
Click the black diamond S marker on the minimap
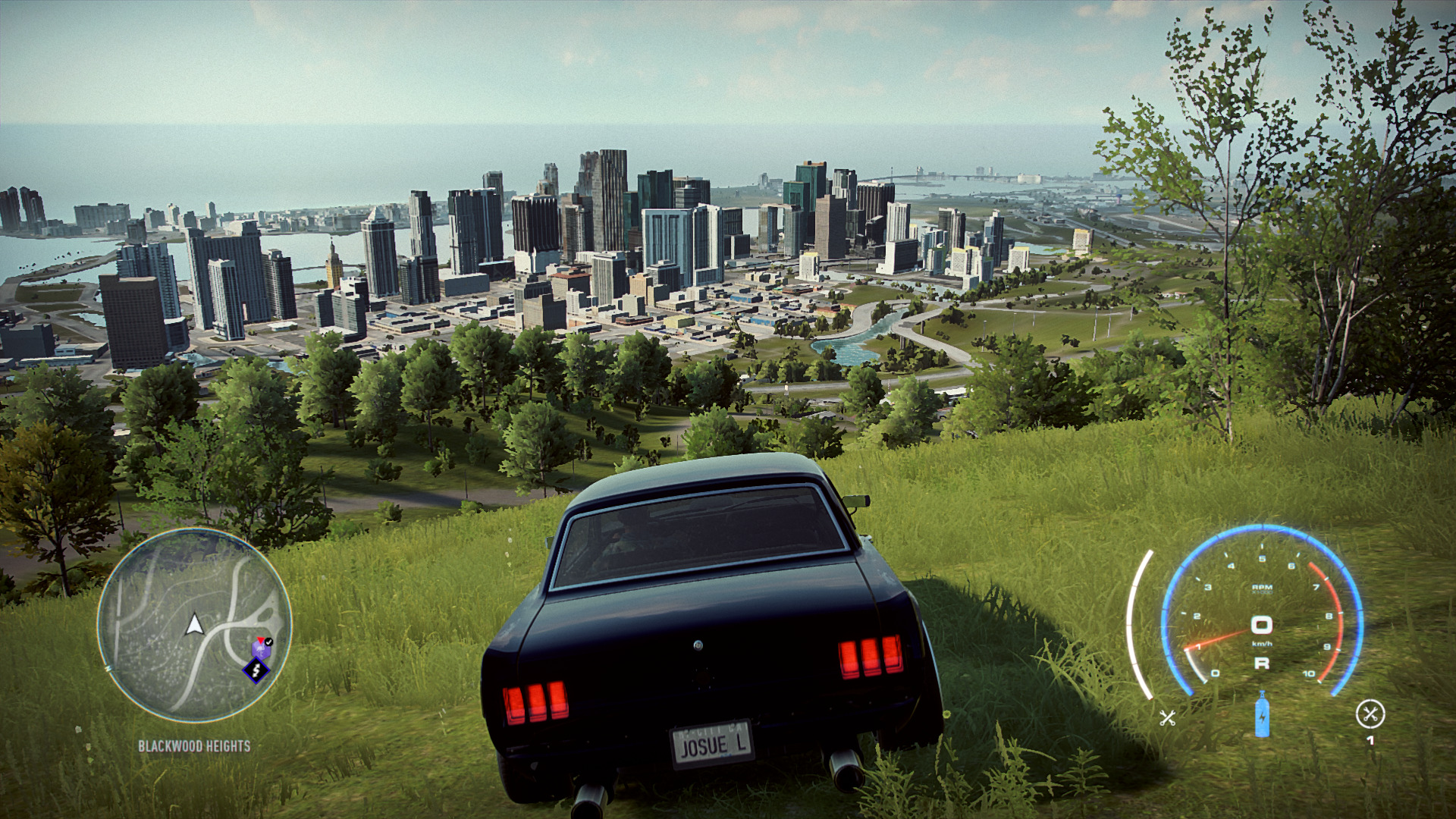click(x=256, y=670)
